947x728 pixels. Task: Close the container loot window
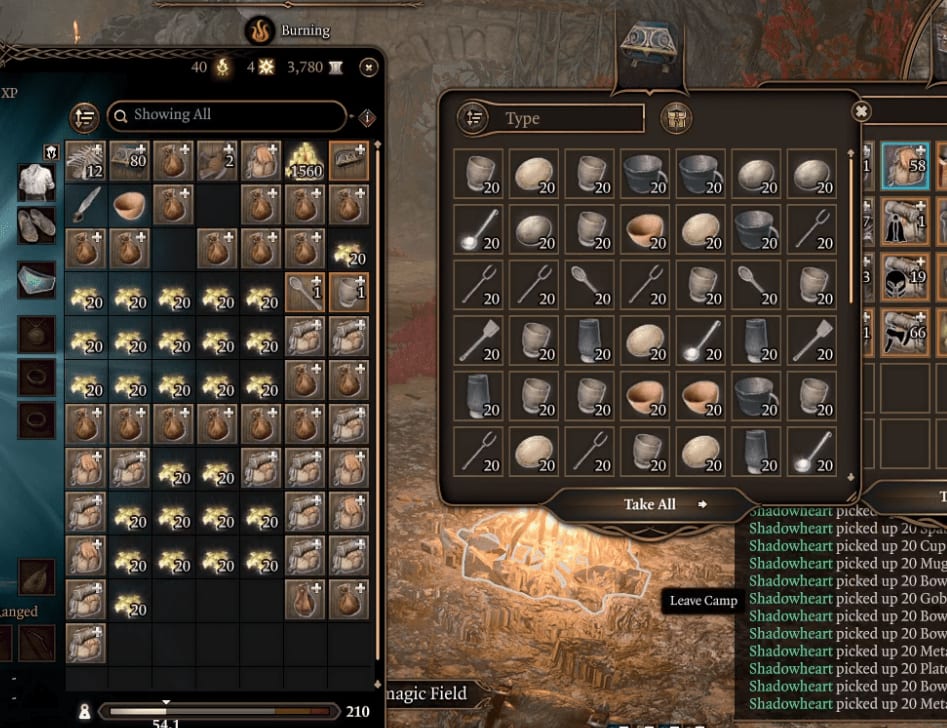click(x=860, y=111)
